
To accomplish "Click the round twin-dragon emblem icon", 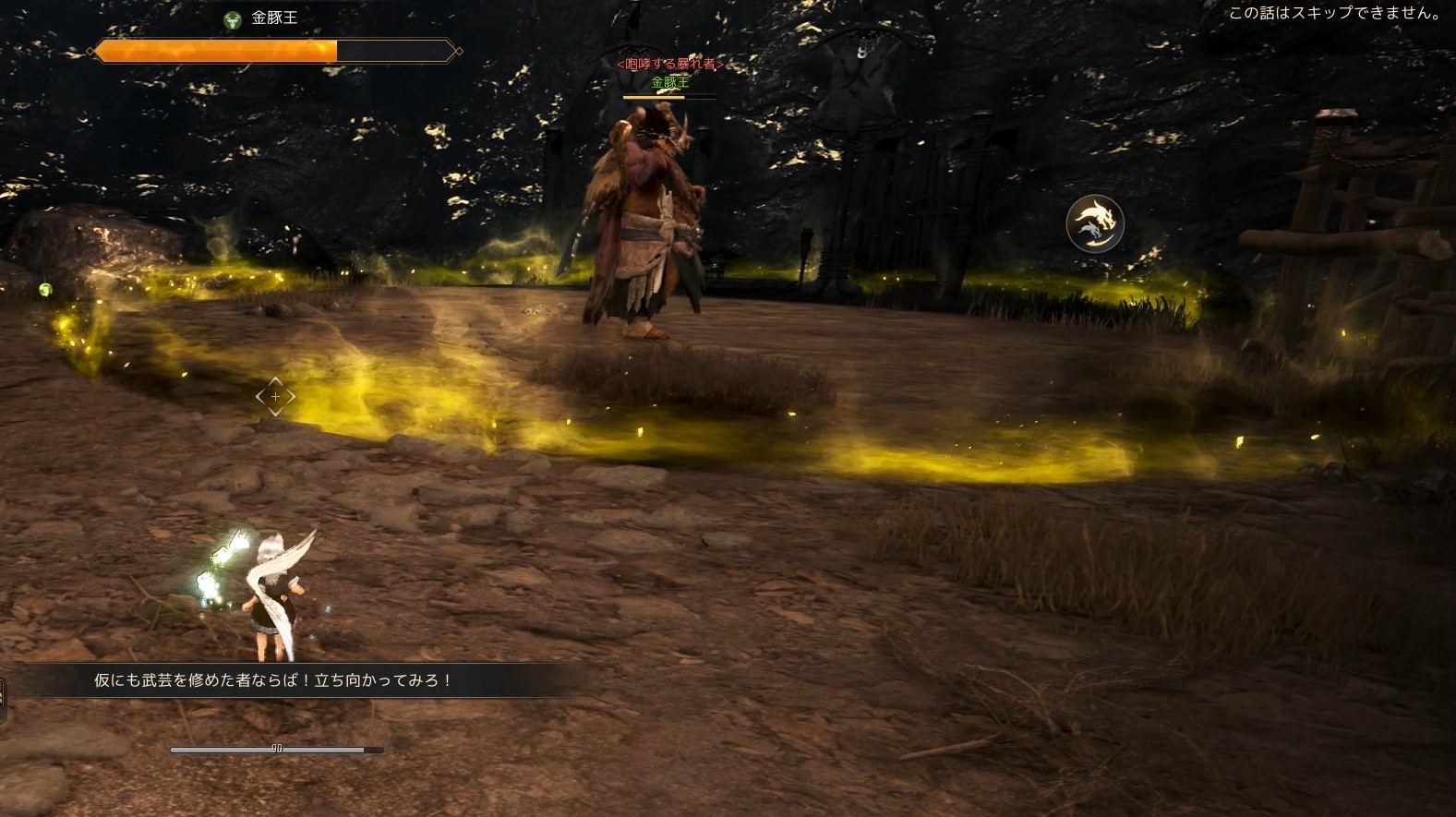I will tap(1094, 223).
